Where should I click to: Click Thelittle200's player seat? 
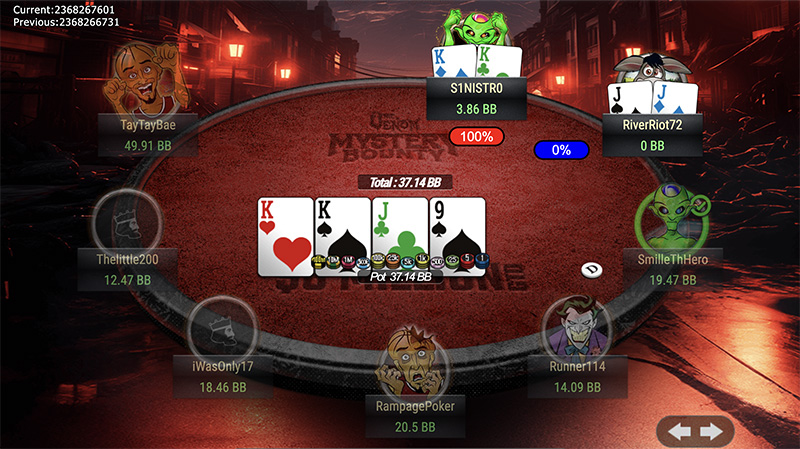point(127,225)
